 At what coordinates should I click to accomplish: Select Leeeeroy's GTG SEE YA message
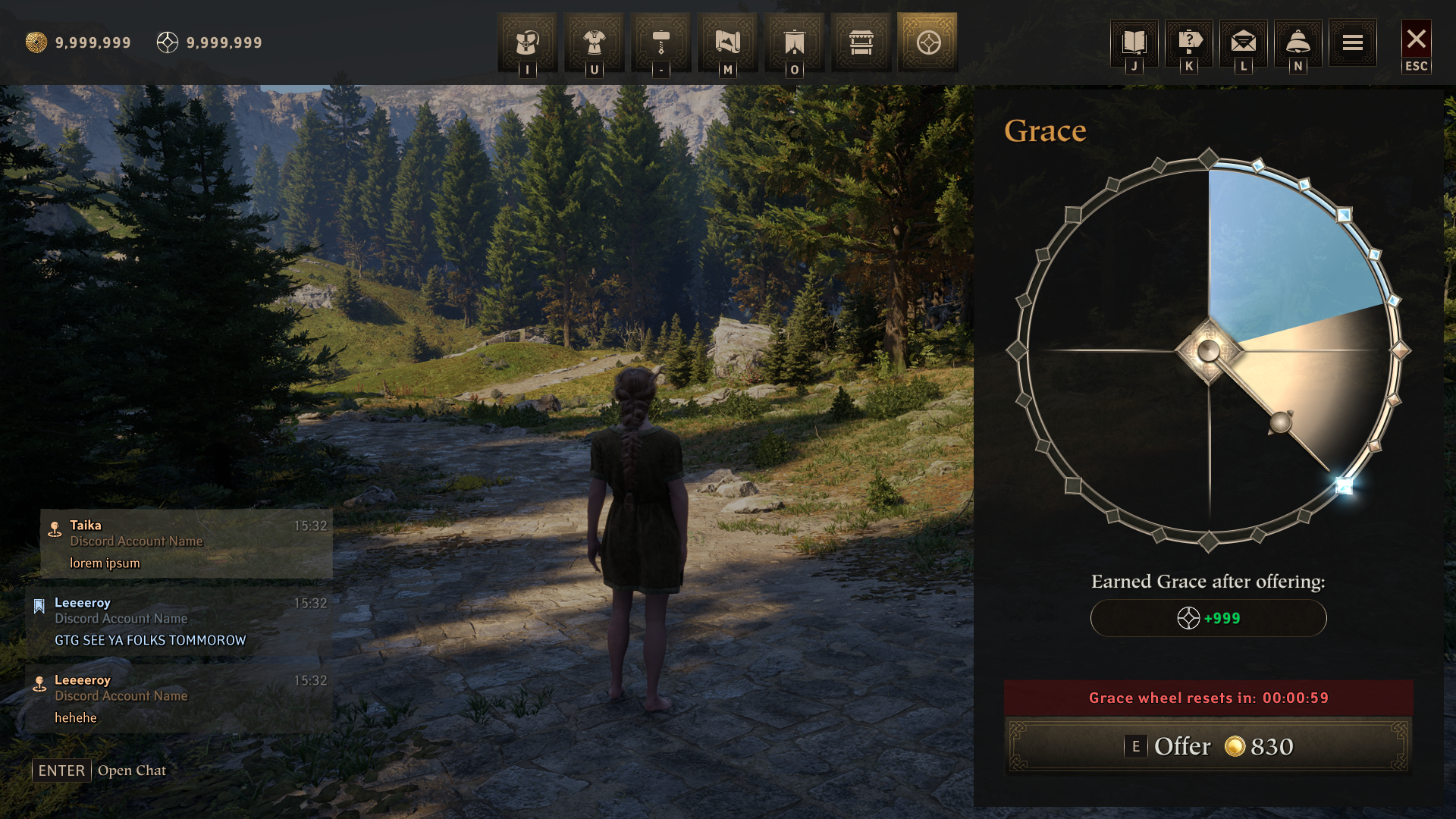(x=179, y=622)
